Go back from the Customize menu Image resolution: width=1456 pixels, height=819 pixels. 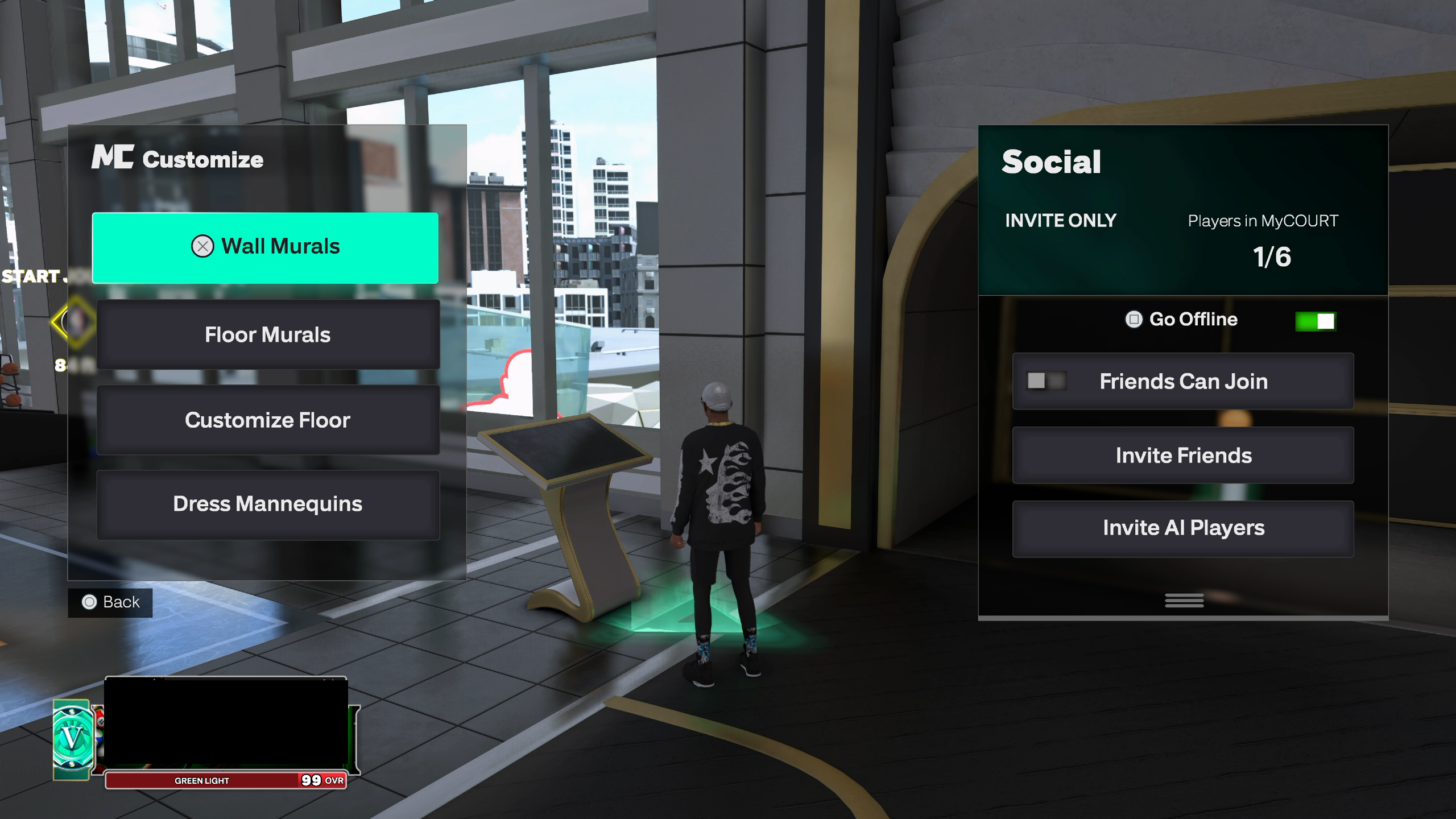point(110,602)
